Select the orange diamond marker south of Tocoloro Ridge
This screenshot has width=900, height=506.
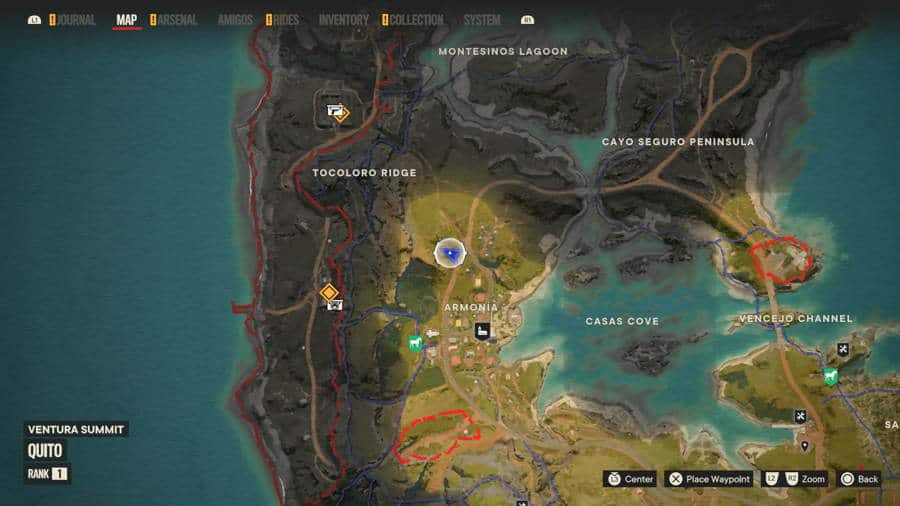coord(328,292)
